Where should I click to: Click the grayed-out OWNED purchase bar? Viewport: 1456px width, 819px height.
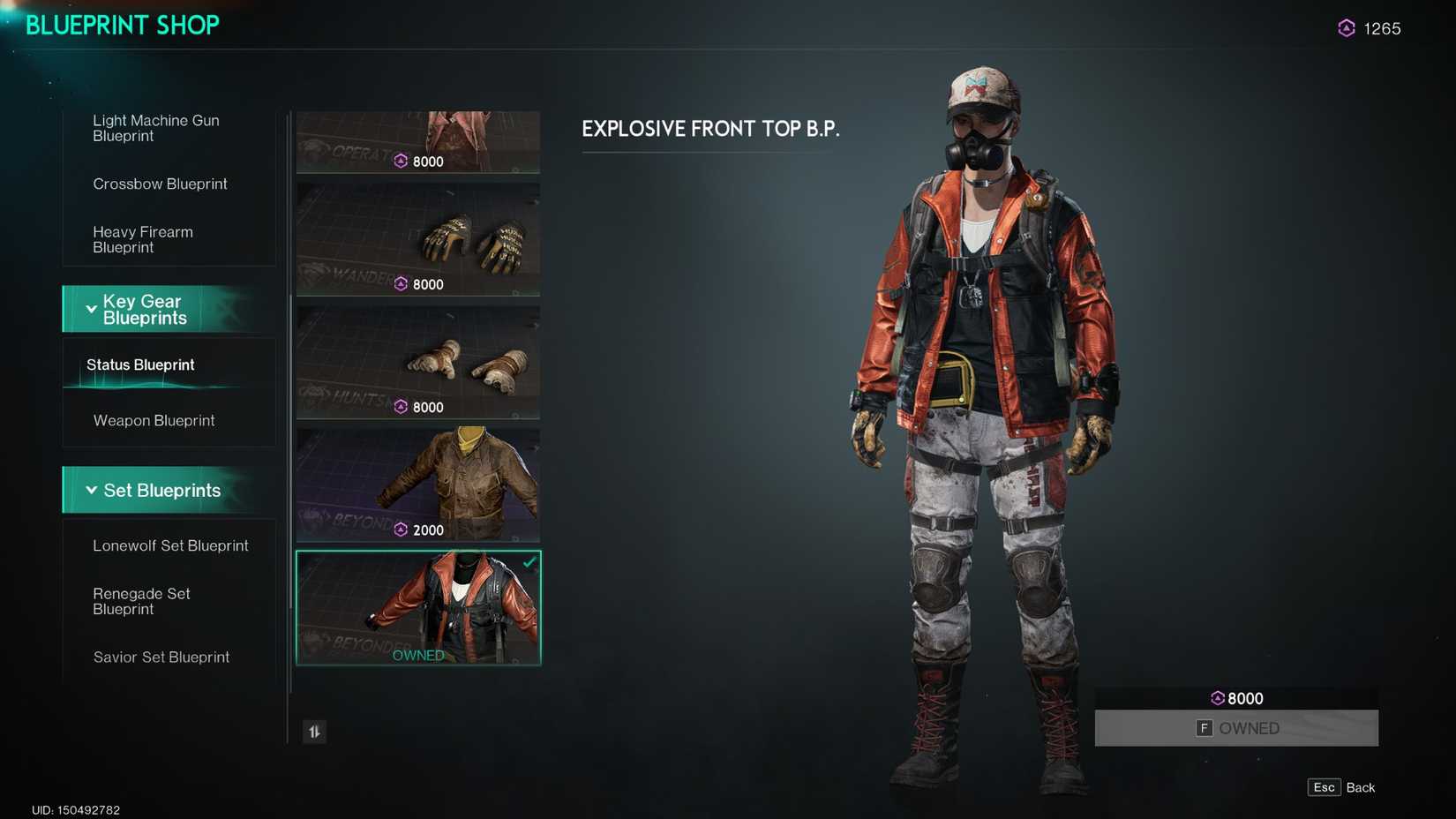[1236, 728]
